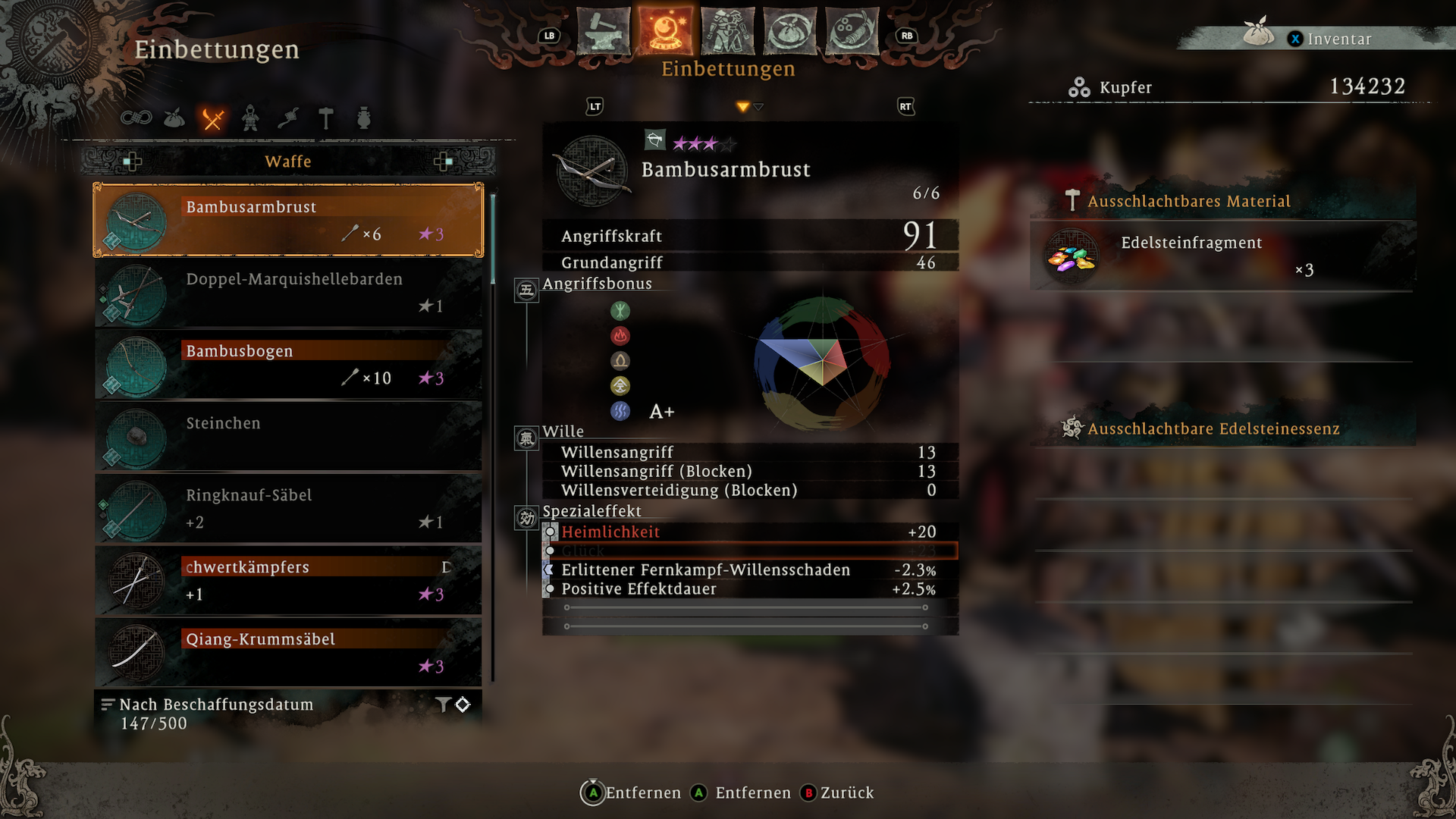Viewport: 1456px width, 819px height.
Task: Pick the Steinchen item row
Action: point(288,436)
